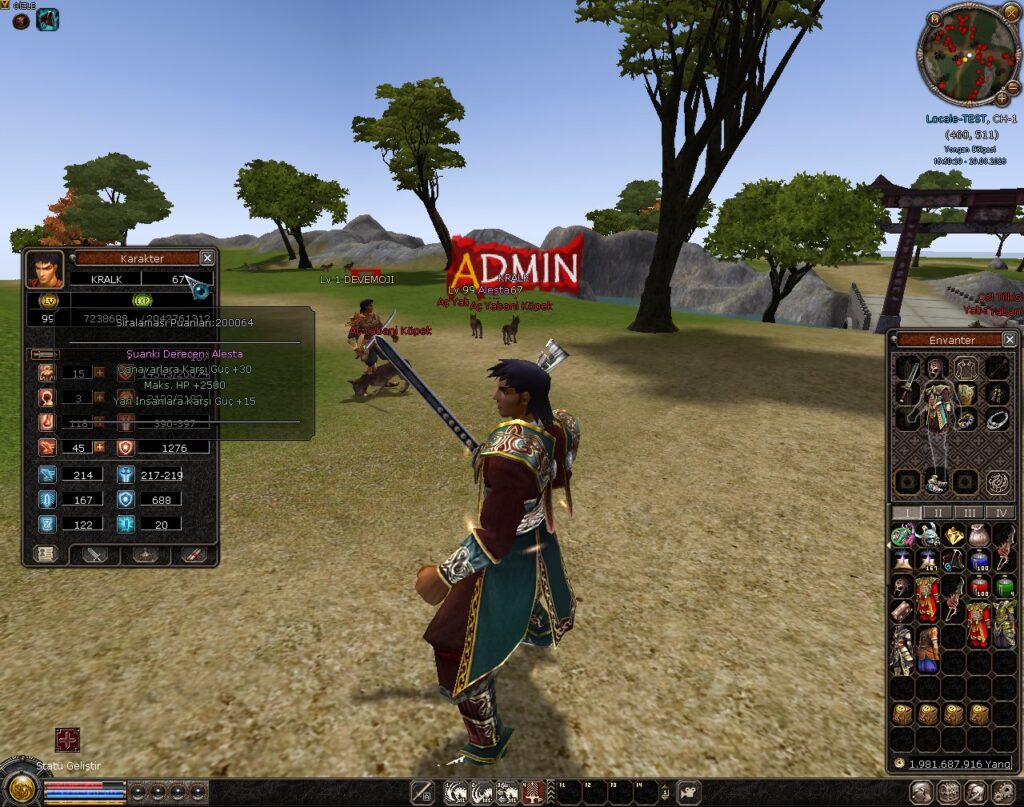Open the skills tab with sword icon
This screenshot has height=807, width=1024.
click(x=96, y=554)
